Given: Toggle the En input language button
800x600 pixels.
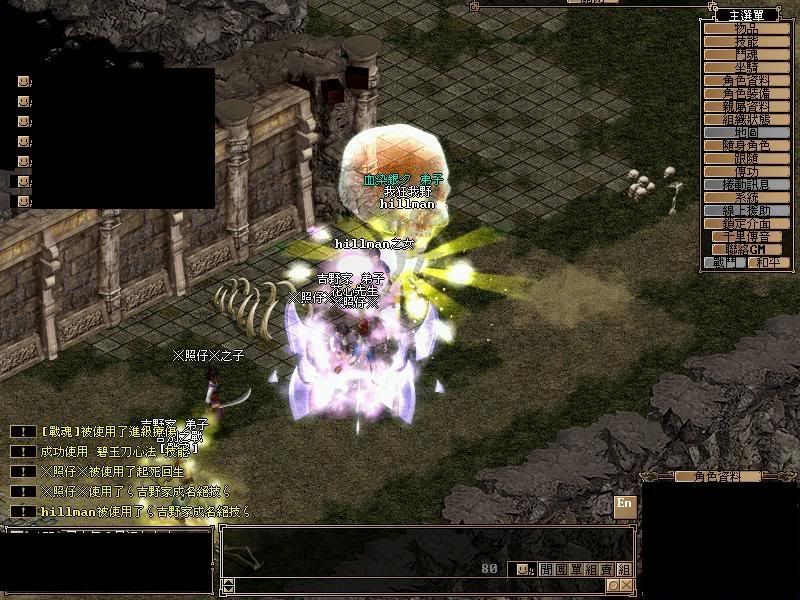Looking at the screenshot, I should tap(625, 503).
